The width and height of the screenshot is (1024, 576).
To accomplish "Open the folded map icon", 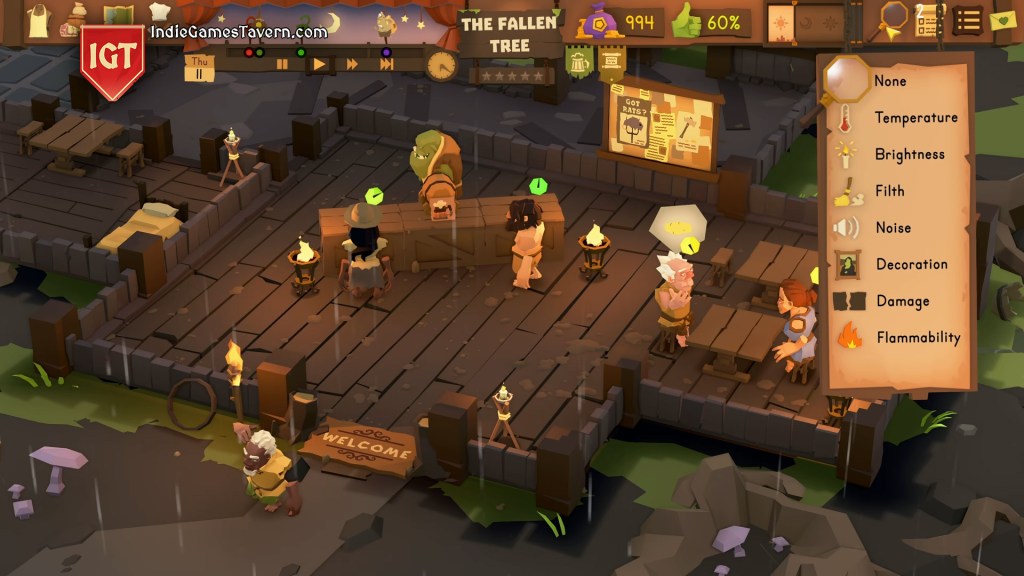I will tap(118, 17).
